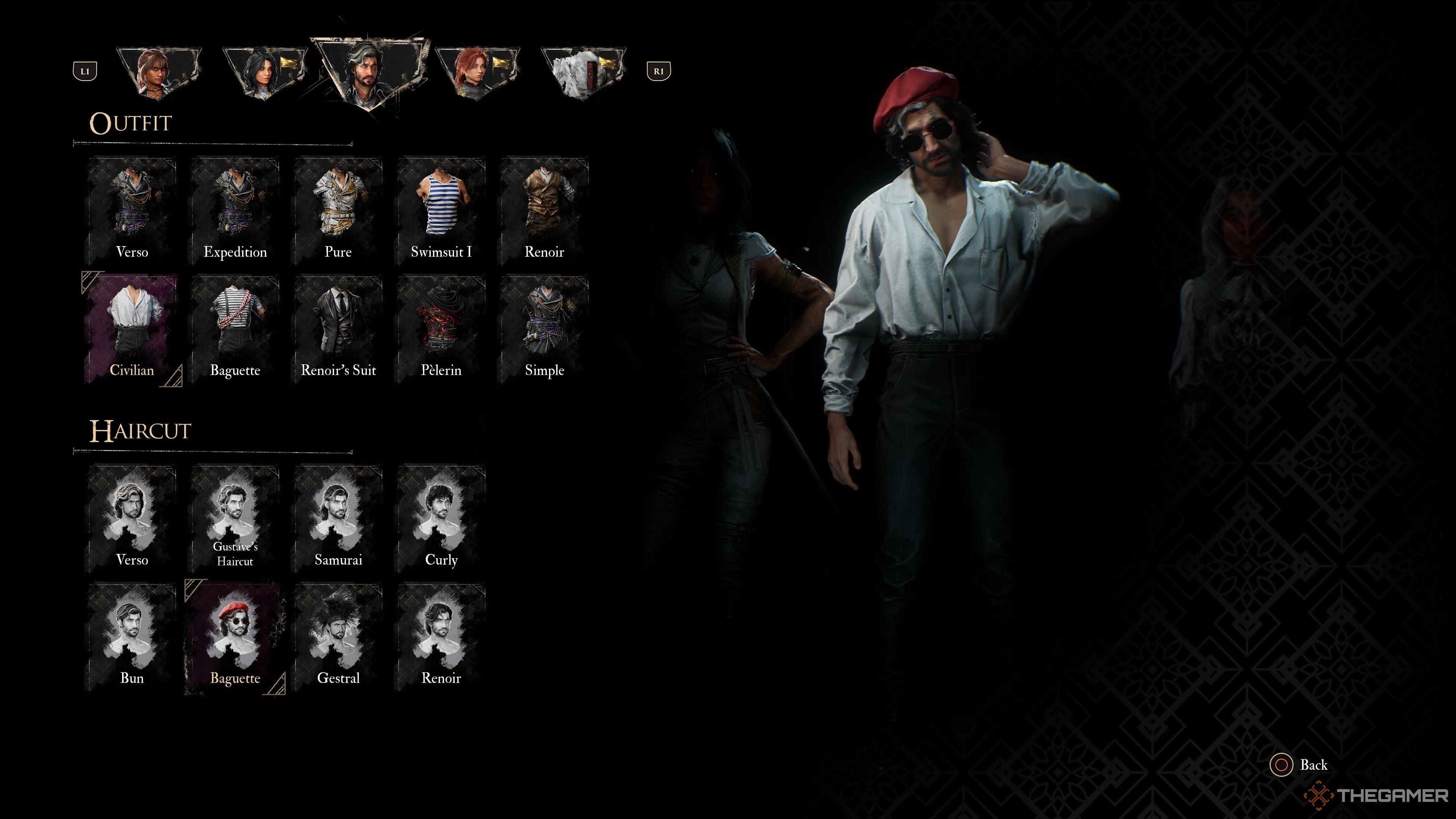Choose the Renoir's Suit outfit
Viewport: 1456px width, 819px height.
(x=339, y=328)
